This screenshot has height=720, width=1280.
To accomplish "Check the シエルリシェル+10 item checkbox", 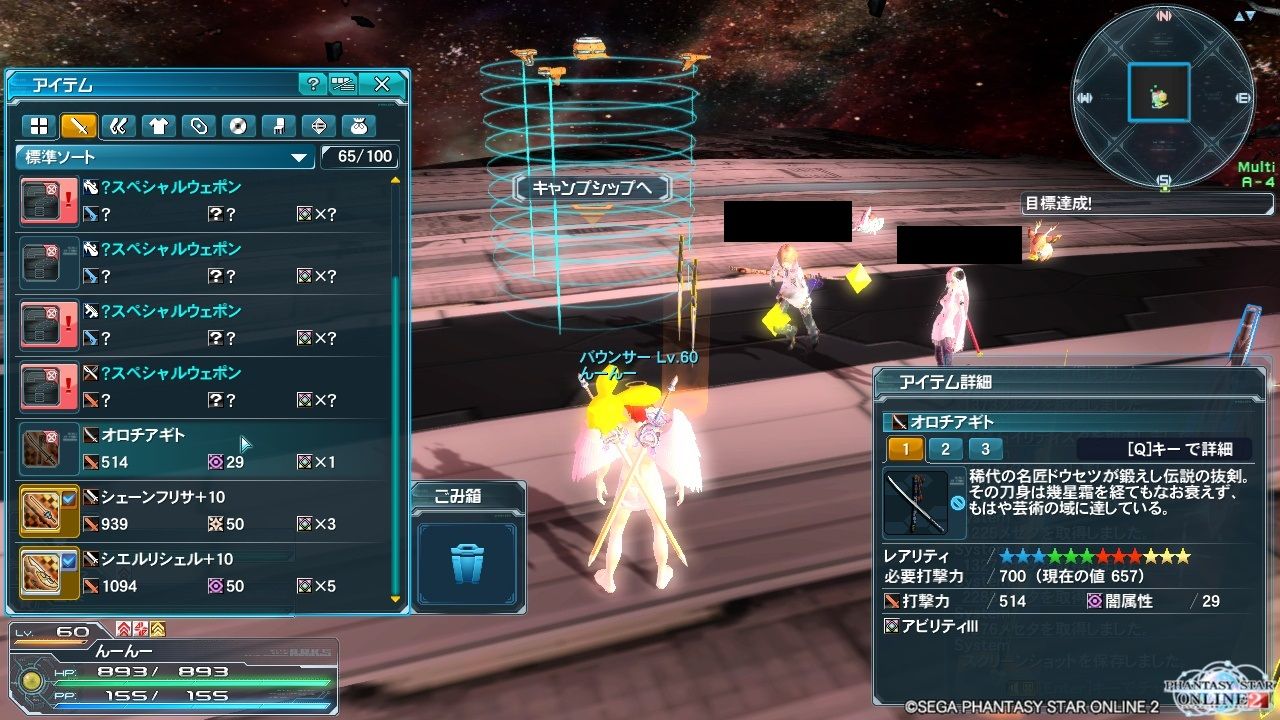I will click(68, 560).
